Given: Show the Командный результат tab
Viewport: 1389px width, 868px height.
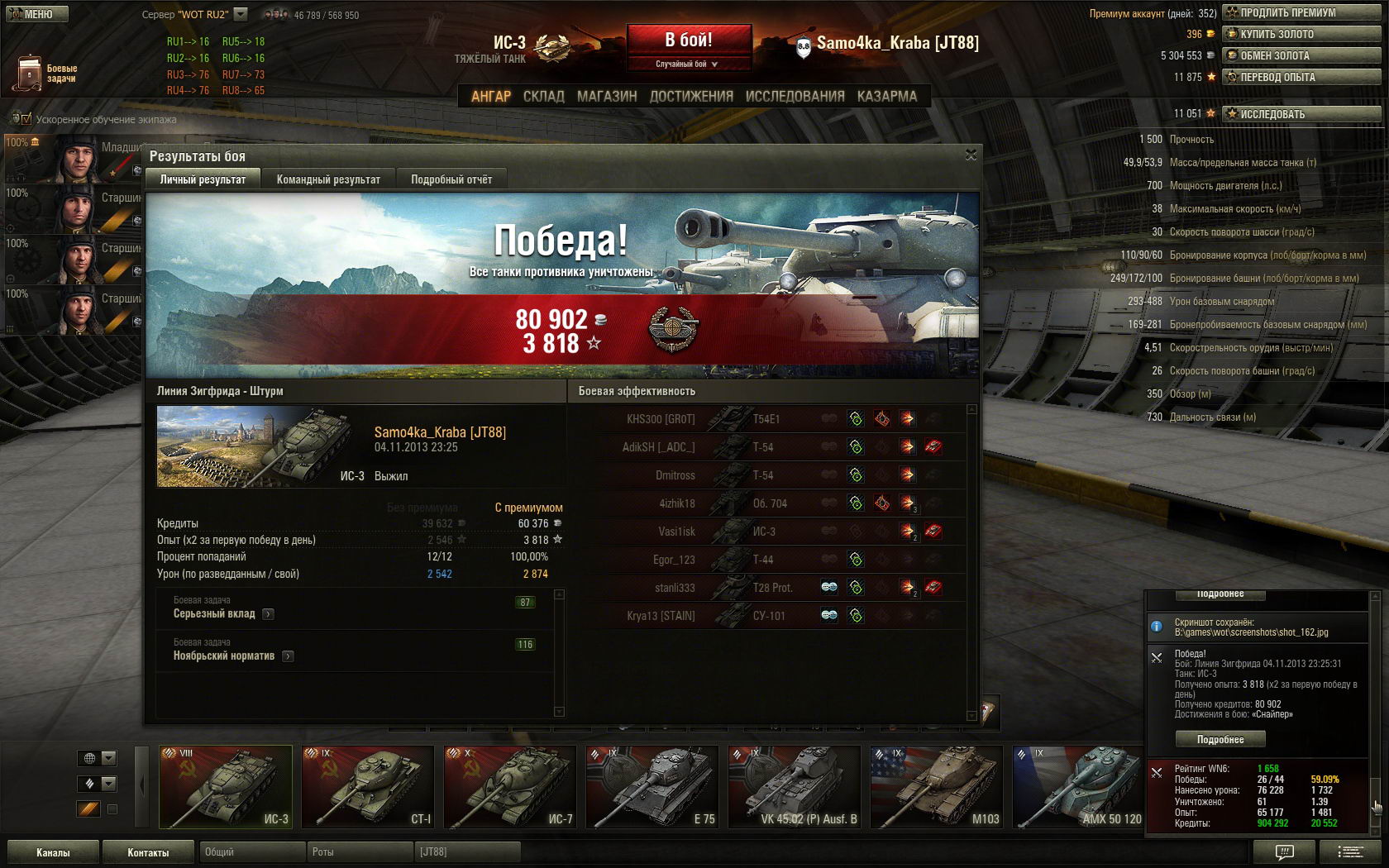Looking at the screenshot, I should (x=328, y=179).
